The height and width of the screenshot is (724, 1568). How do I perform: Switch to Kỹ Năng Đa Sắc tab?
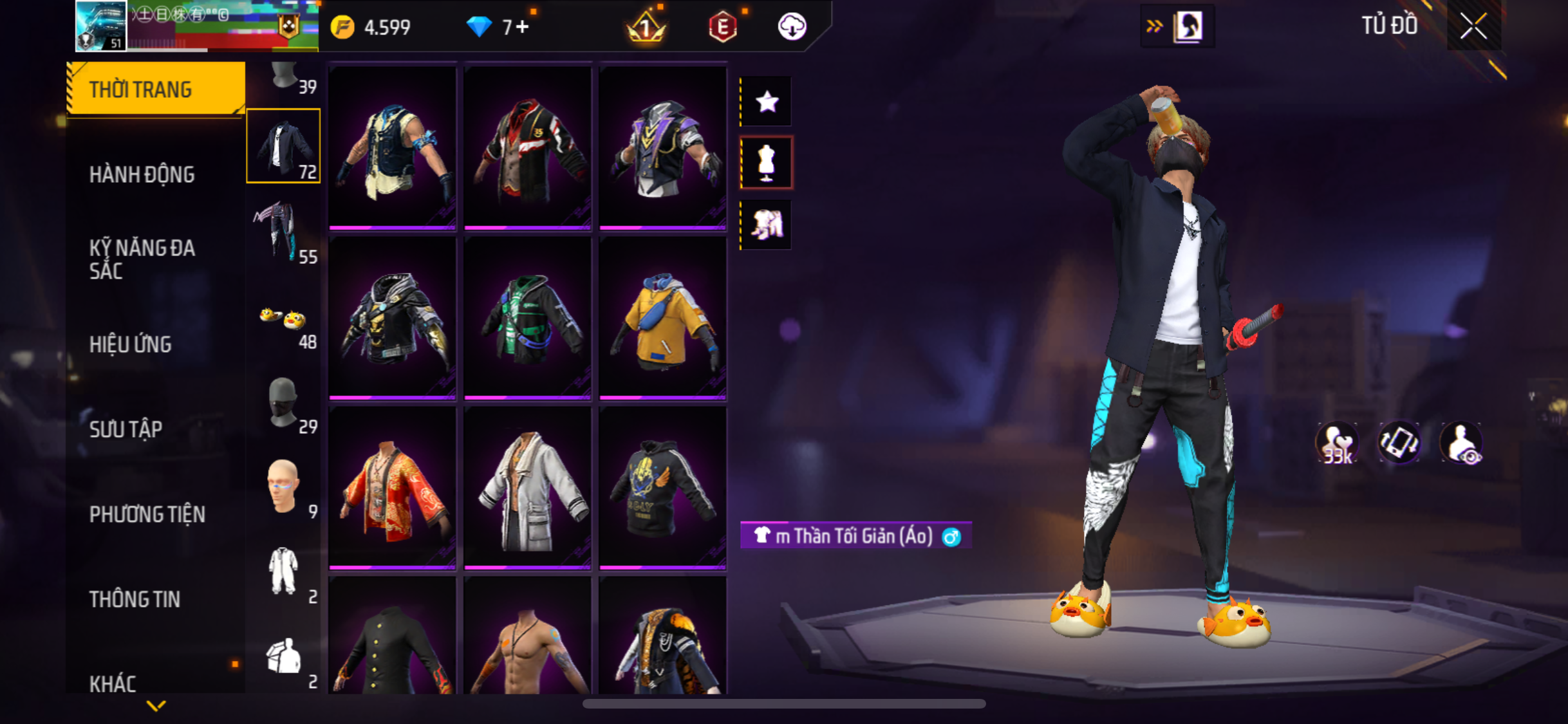point(142,259)
